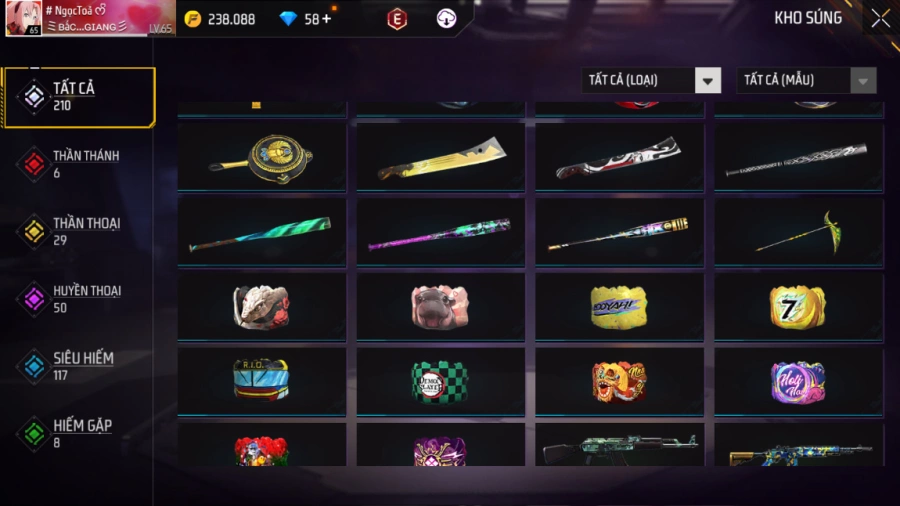Choose the number 7 gloo wall skin
The image size is (900, 506).
click(797, 306)
